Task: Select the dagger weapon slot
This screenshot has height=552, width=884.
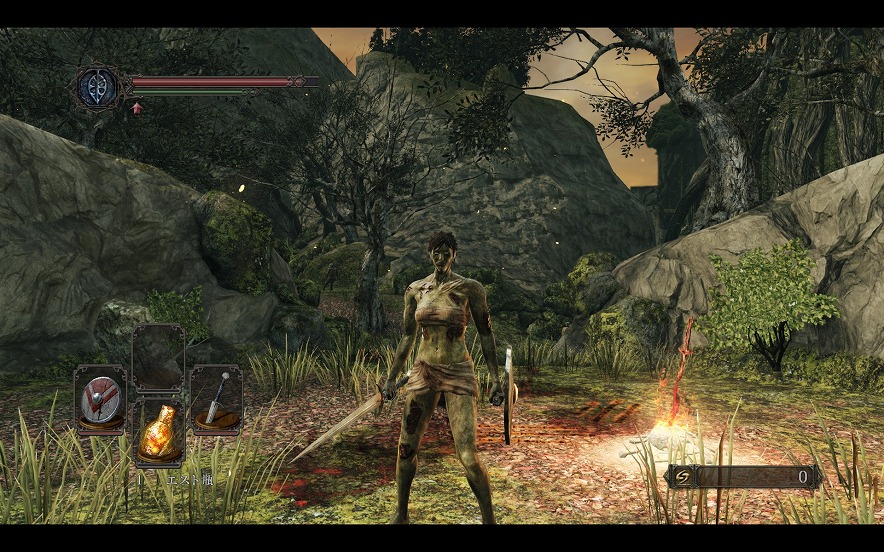Action: (216, 399)
